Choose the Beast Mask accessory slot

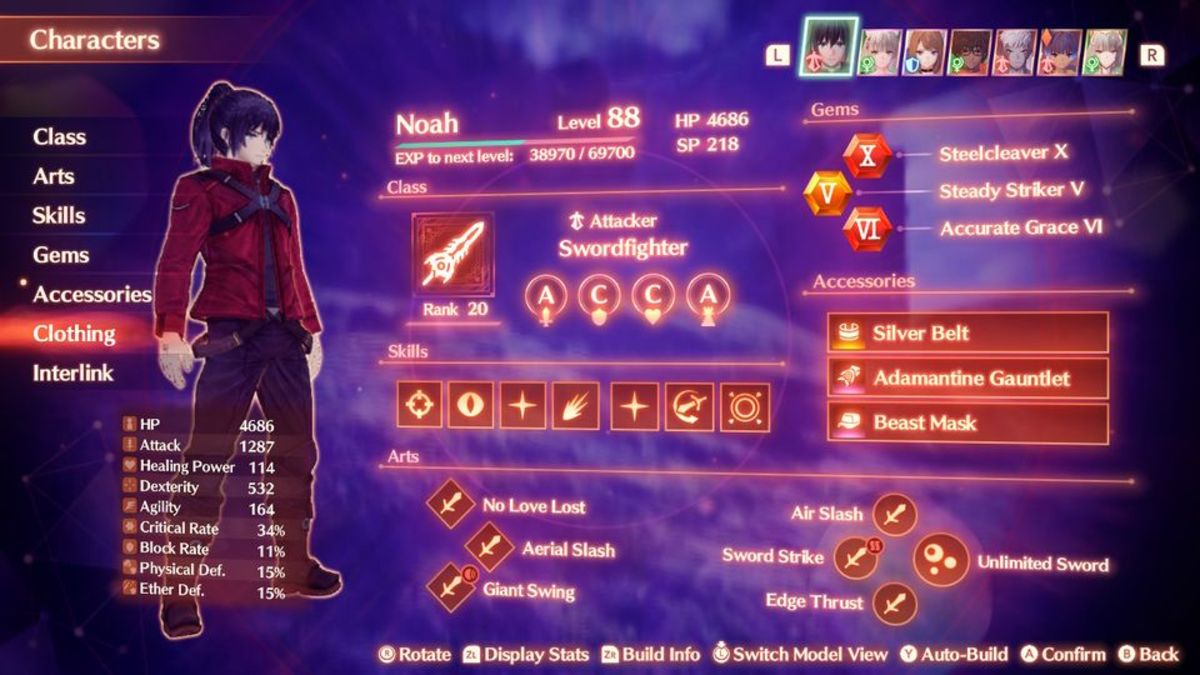click(x=967, y=423)
